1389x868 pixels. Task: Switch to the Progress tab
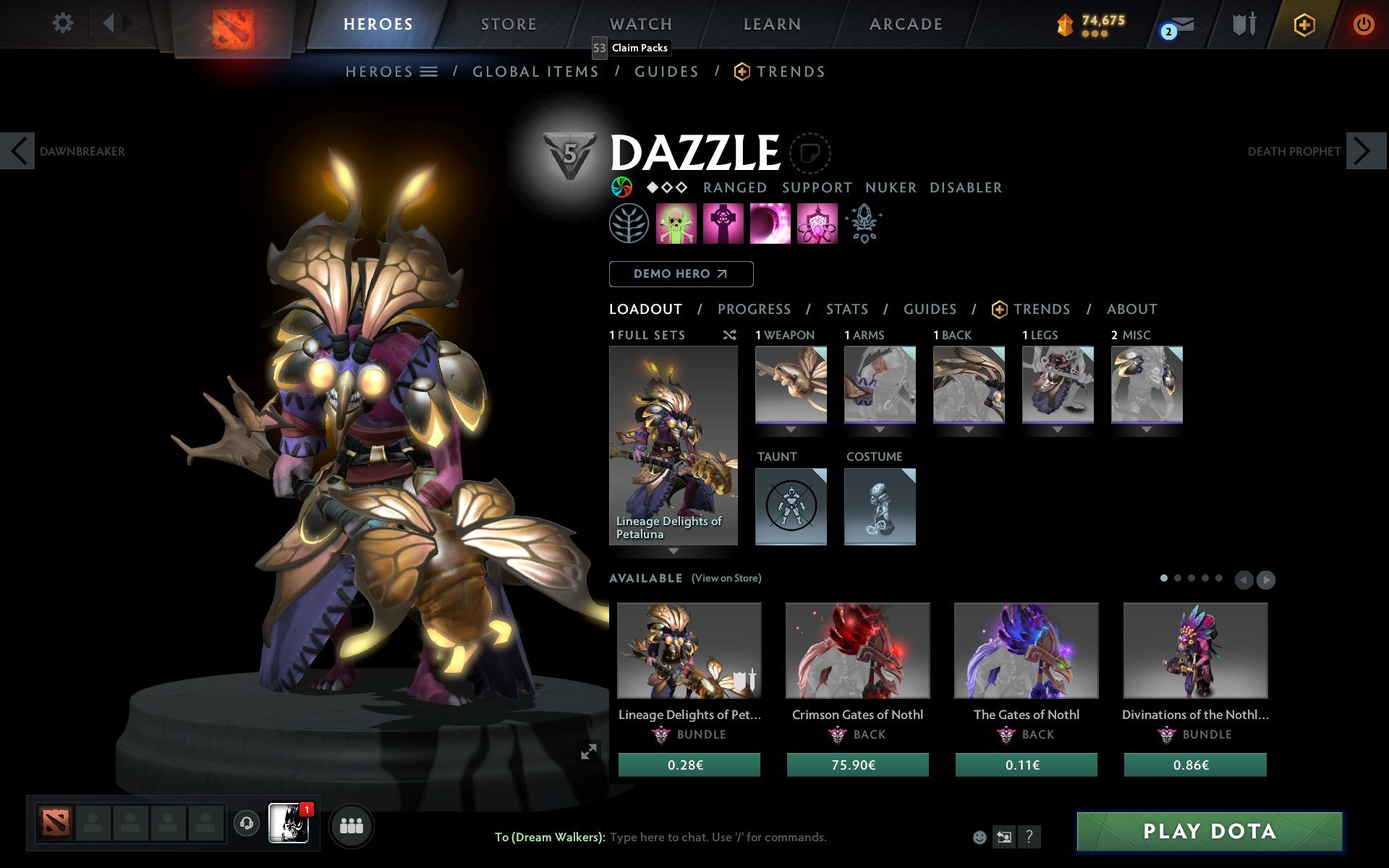pos(754,309)
